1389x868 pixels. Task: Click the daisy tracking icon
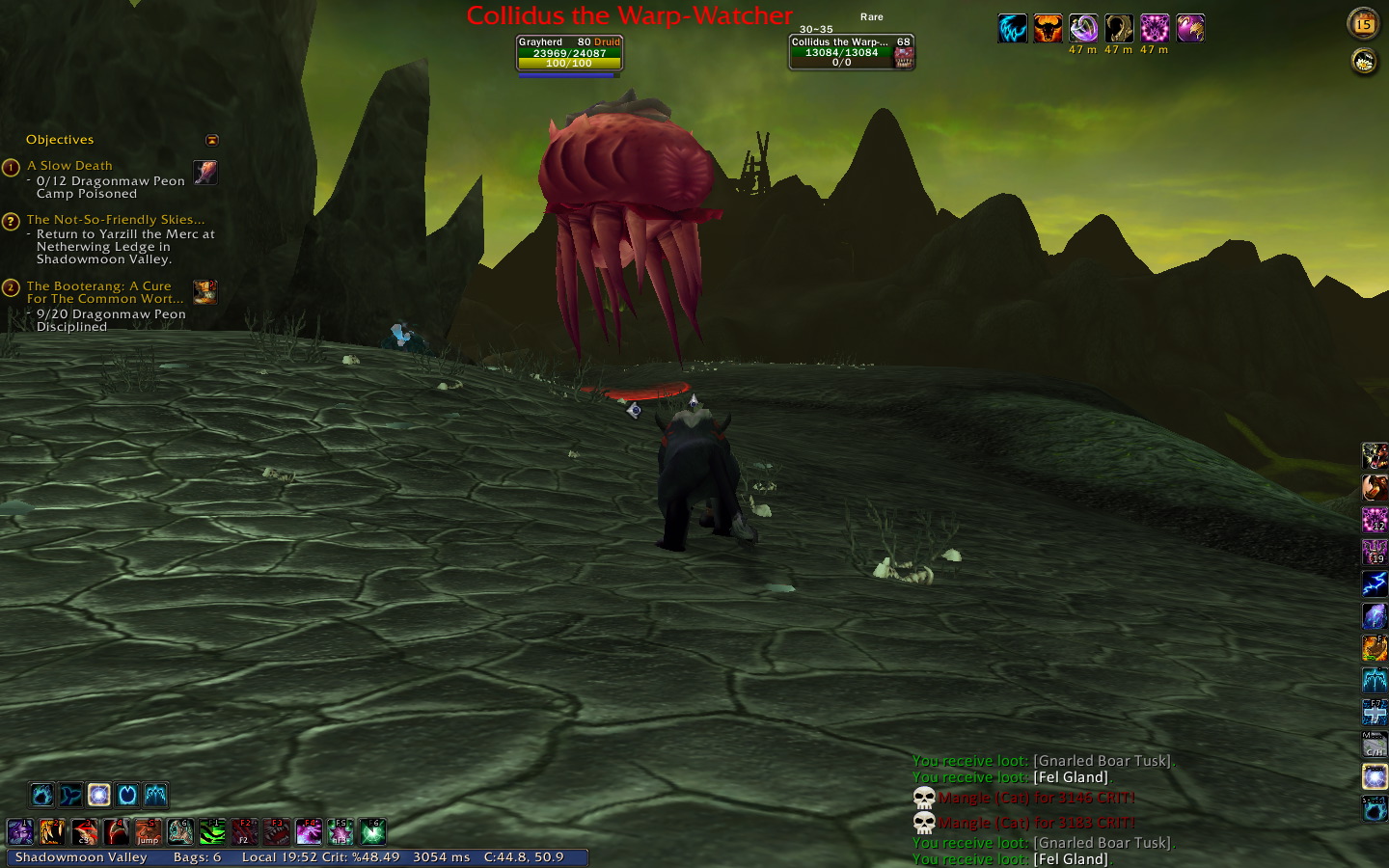pyautogui.click(x=1363, y=63)
